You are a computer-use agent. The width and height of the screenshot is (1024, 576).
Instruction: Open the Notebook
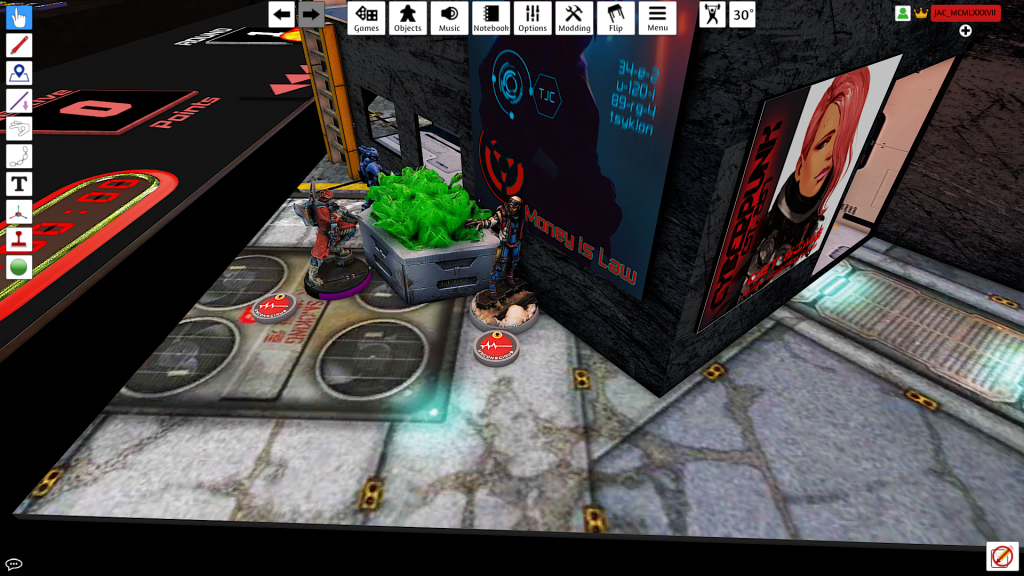[x=491, y=17]
